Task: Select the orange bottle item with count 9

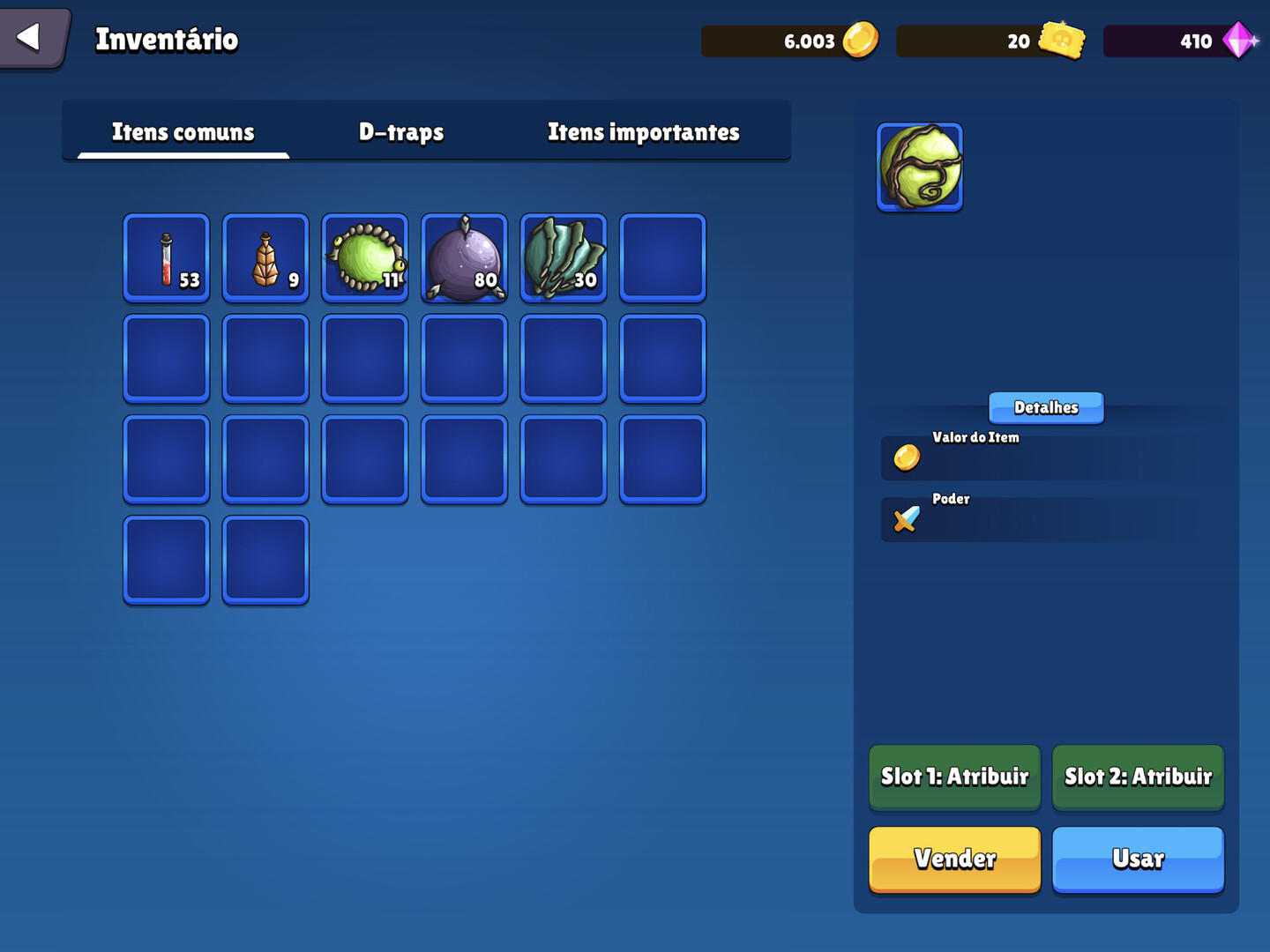Action: [265, 258]
